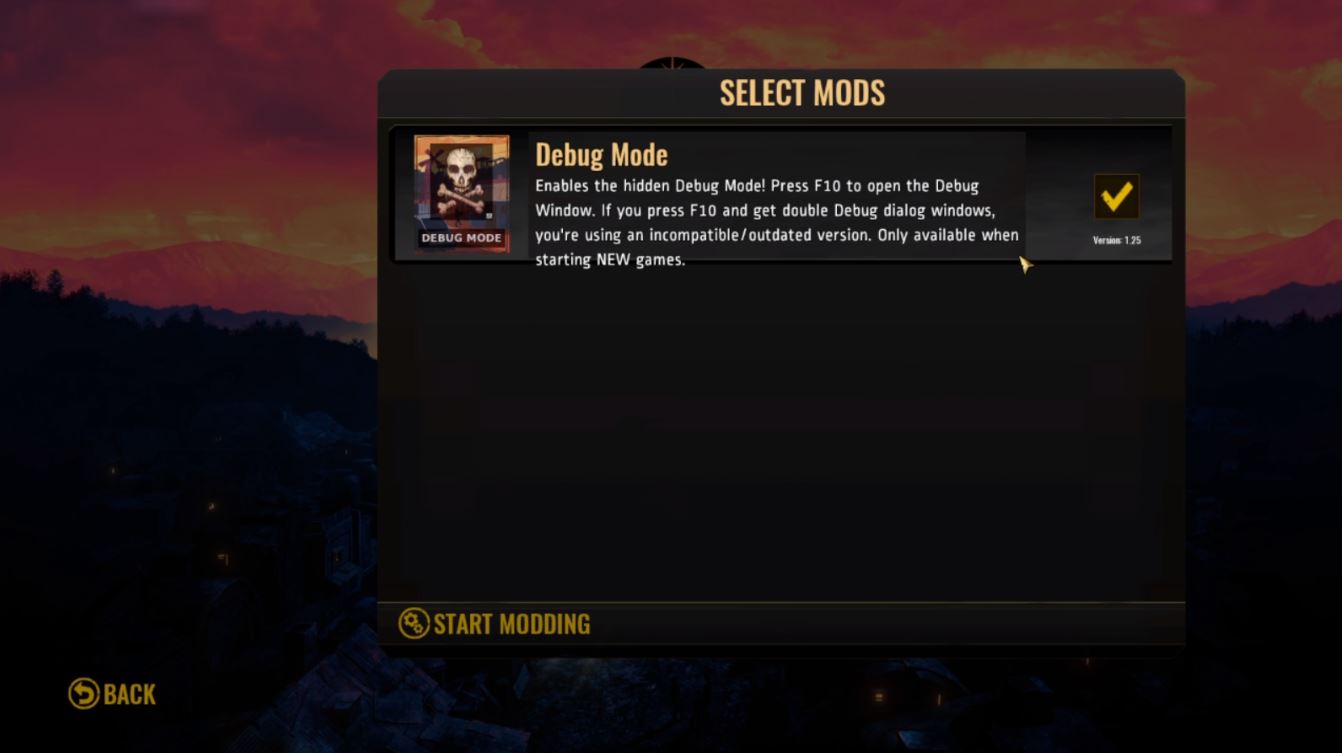Image resolution: width=1342 pixels, height=753 pixels.
Task: Open the Debug Mode title entry
Action: 602,155
